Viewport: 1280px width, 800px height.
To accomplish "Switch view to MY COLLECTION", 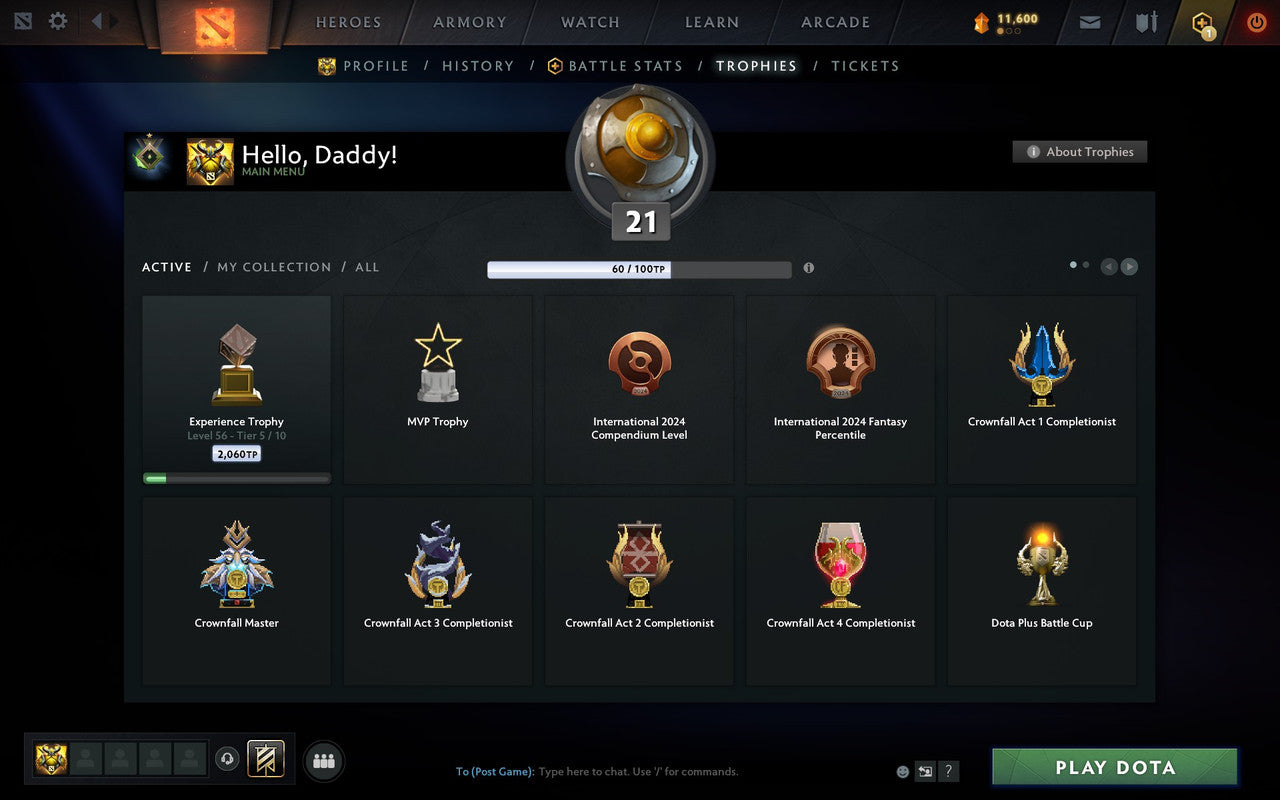I will (x=273, y=267).
